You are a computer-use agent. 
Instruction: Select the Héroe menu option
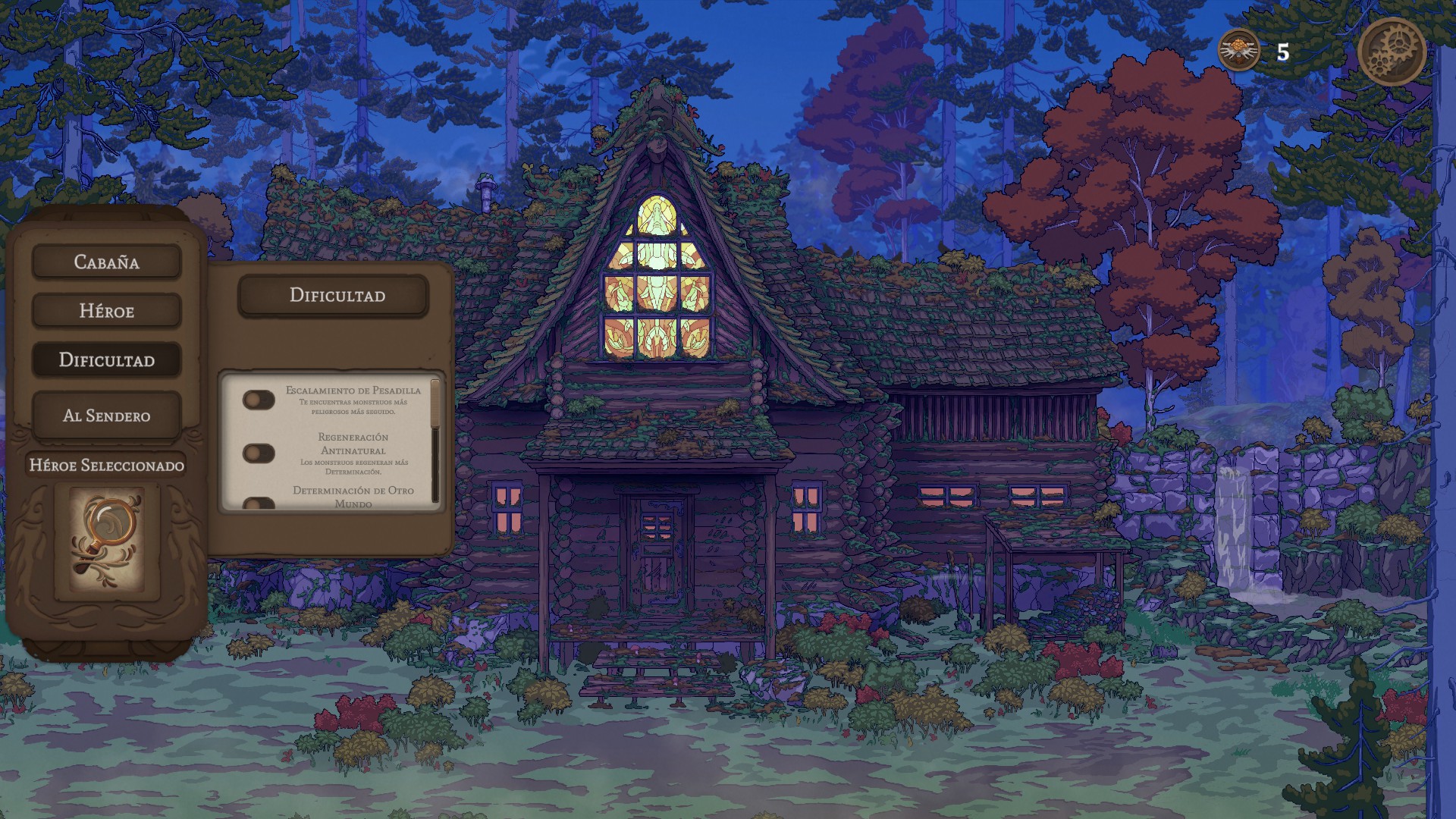[x=106, y=311]
